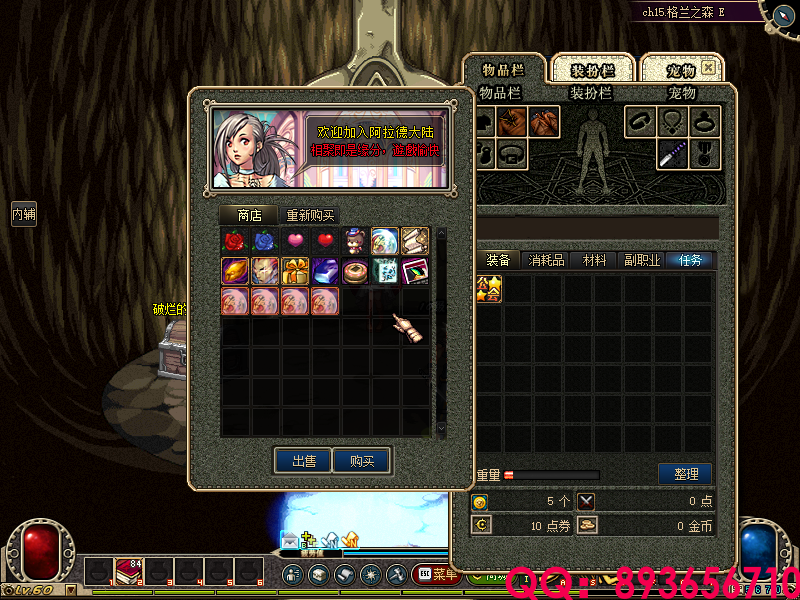Image resolution: width=800 pixels, height=600 pixels.
Task: Open the ESC 菜单 menu button
Action: tap(436, 574)
